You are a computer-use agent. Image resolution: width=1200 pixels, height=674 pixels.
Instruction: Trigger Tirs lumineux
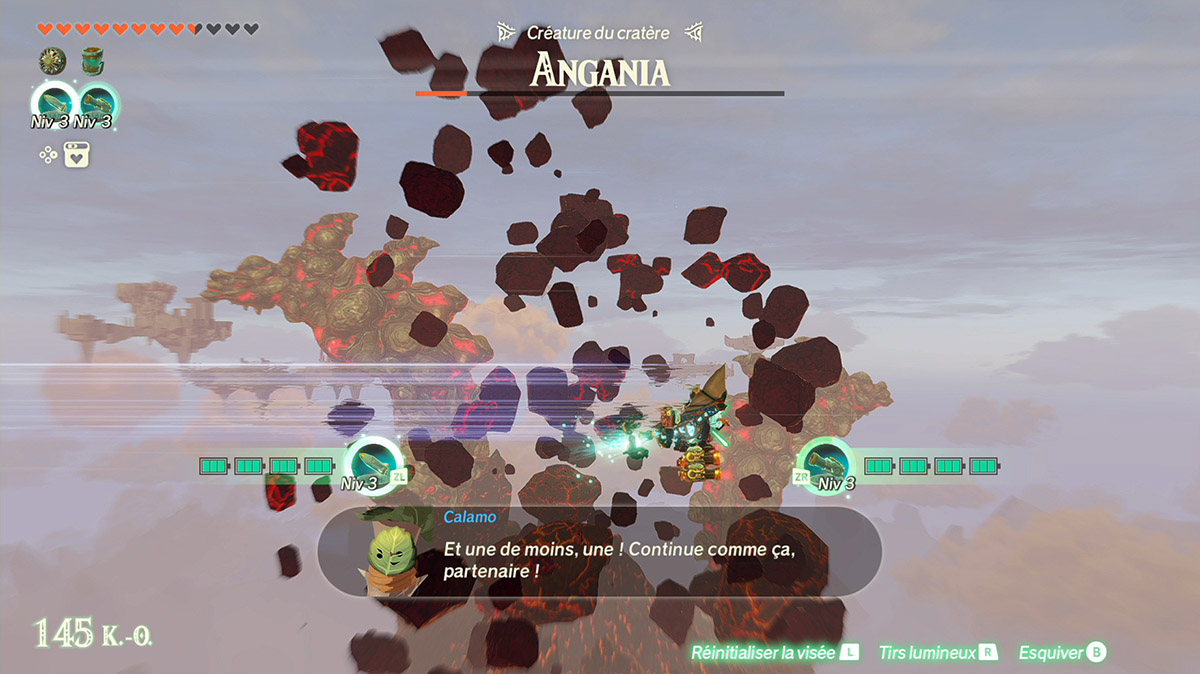937,653
